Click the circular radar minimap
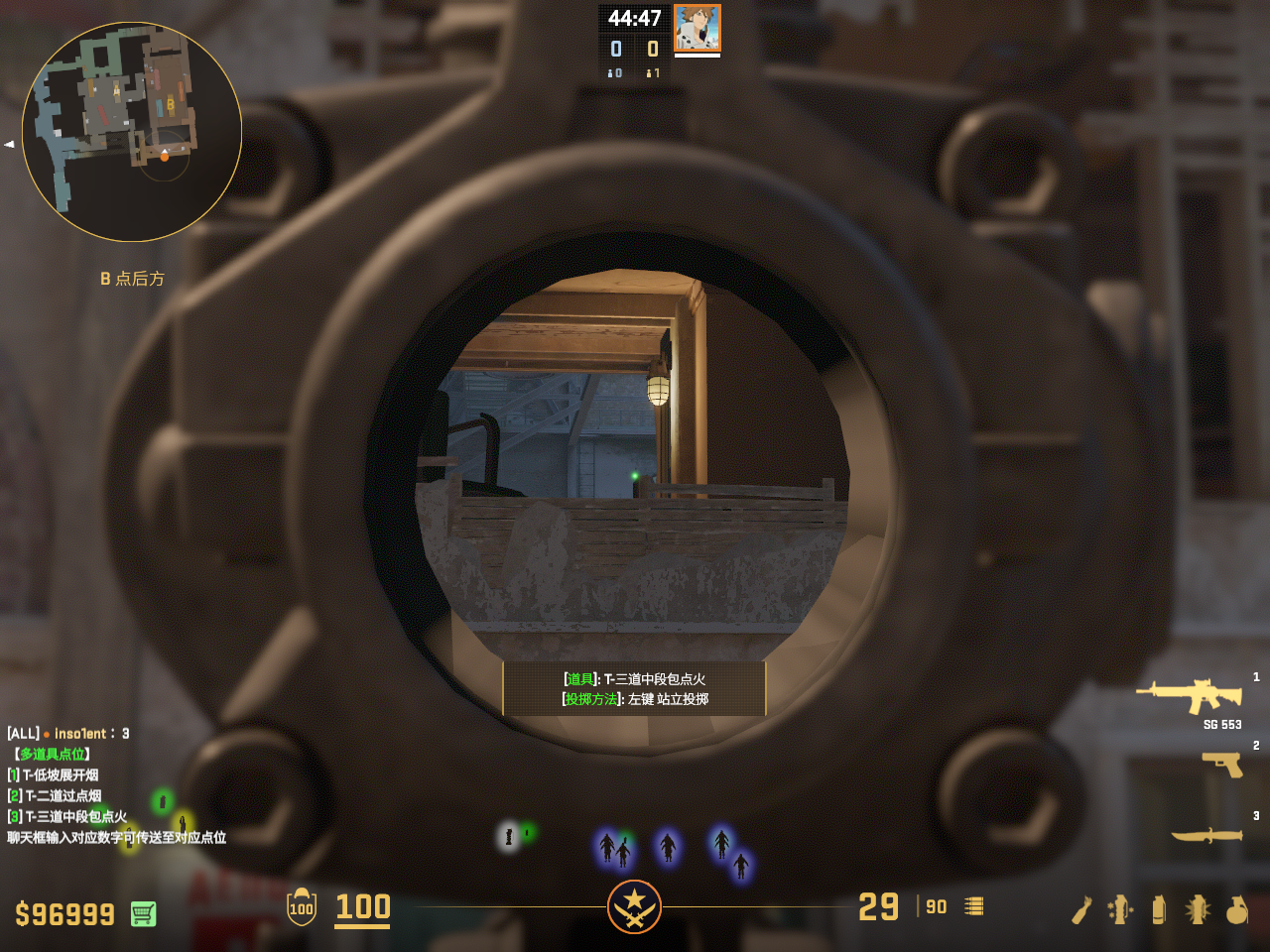The width and height of the screenshot is (1270, 952). [x=132, y=132]
